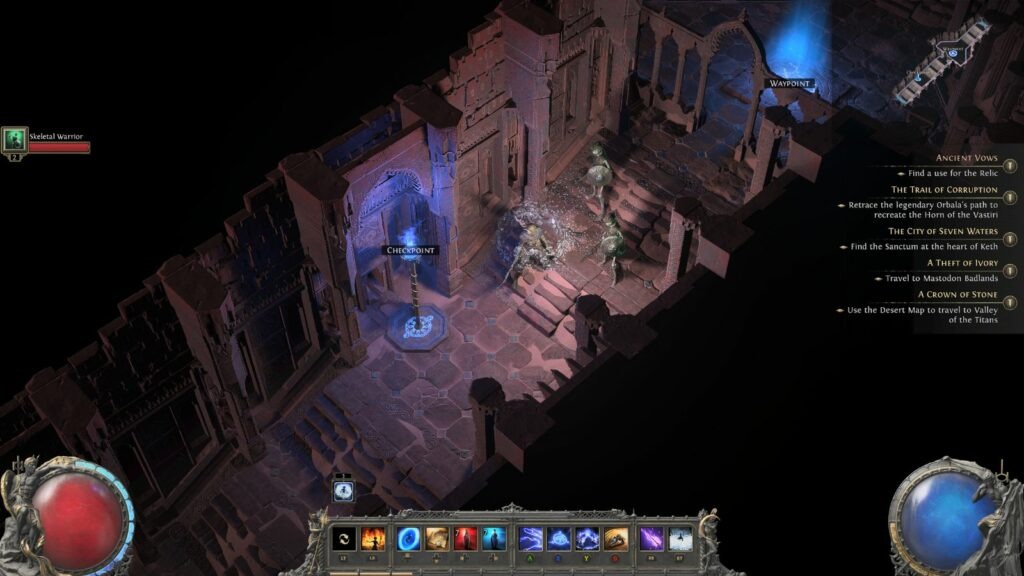Activate the white frost figure skill
Viewport: 1024px width, 576px height.
[680, 538]
